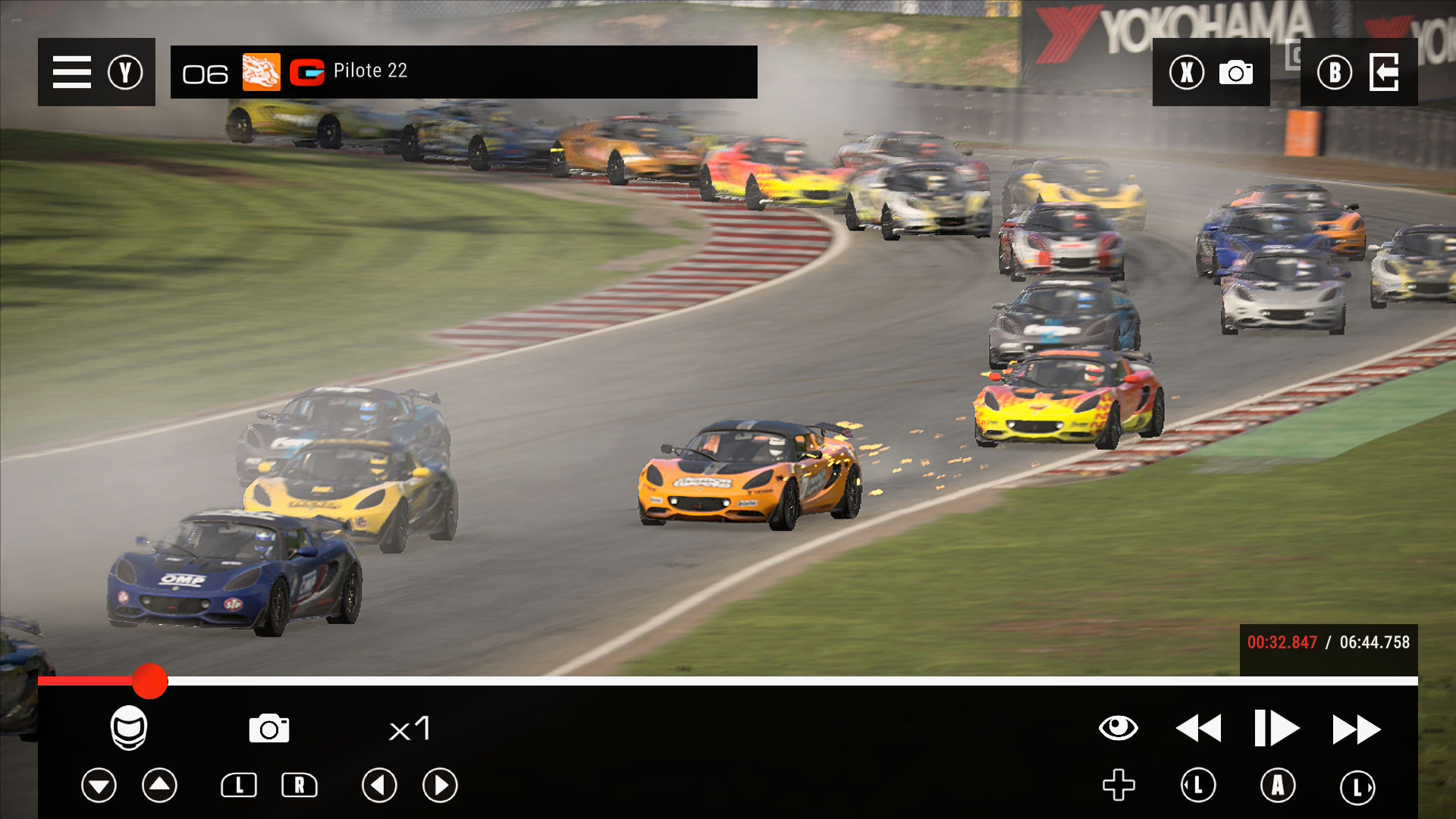Take a photo with the top camera icon
Viewport: 1456px width, 819px height.
(1235, 73)
